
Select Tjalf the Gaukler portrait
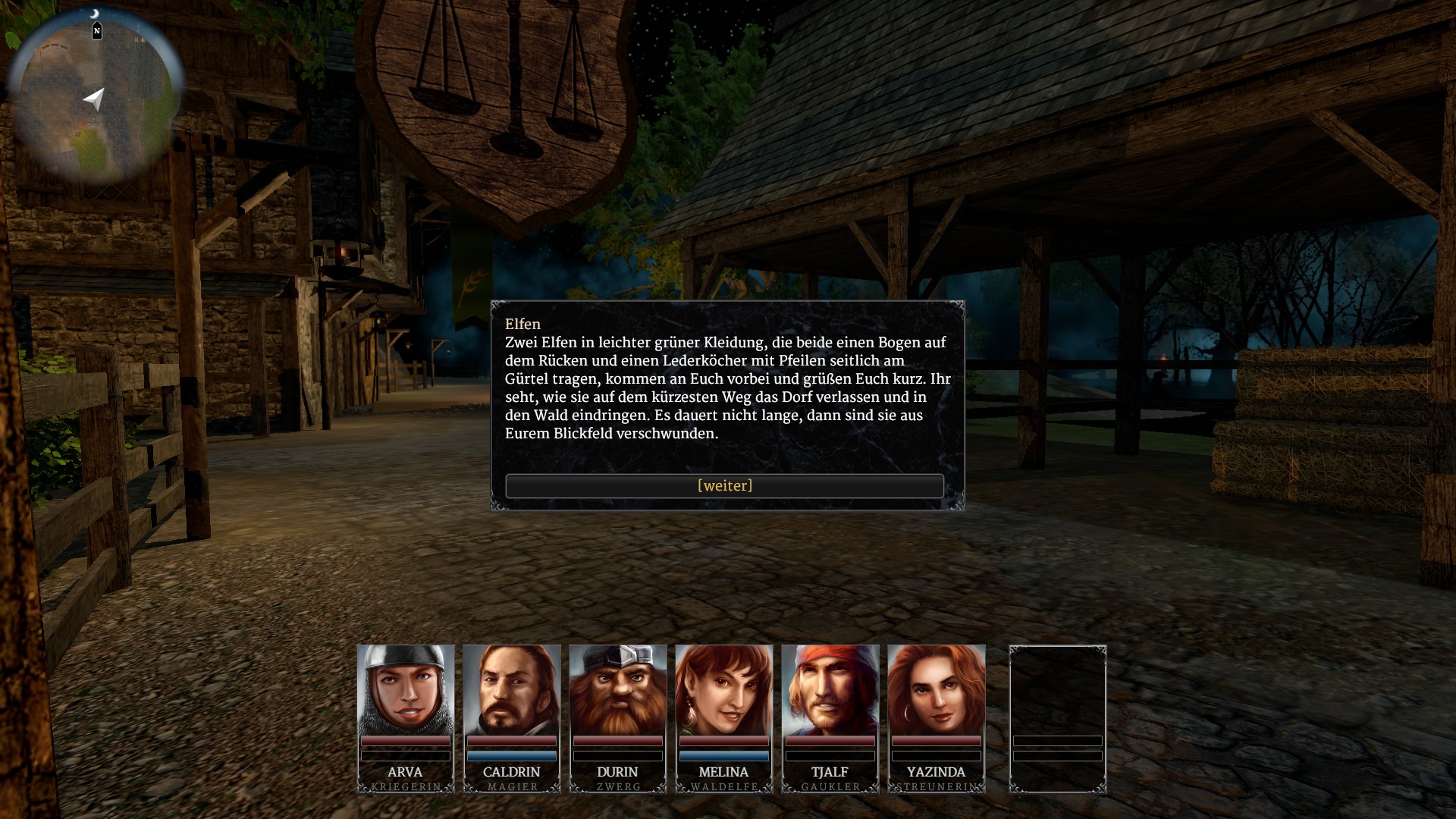[830, 690]
